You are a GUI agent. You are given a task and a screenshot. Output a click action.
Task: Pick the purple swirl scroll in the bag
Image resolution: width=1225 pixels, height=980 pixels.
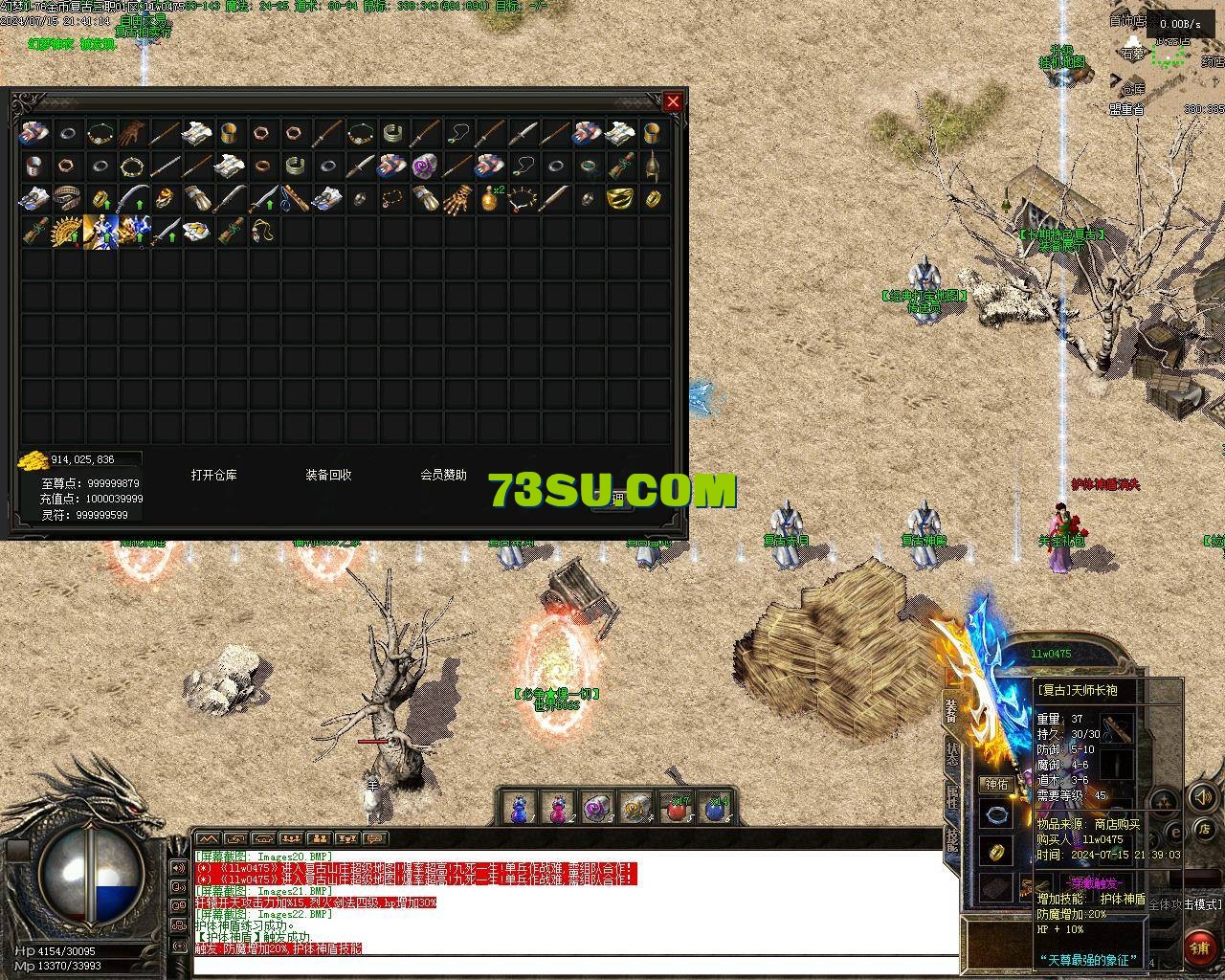pos(425,166)
